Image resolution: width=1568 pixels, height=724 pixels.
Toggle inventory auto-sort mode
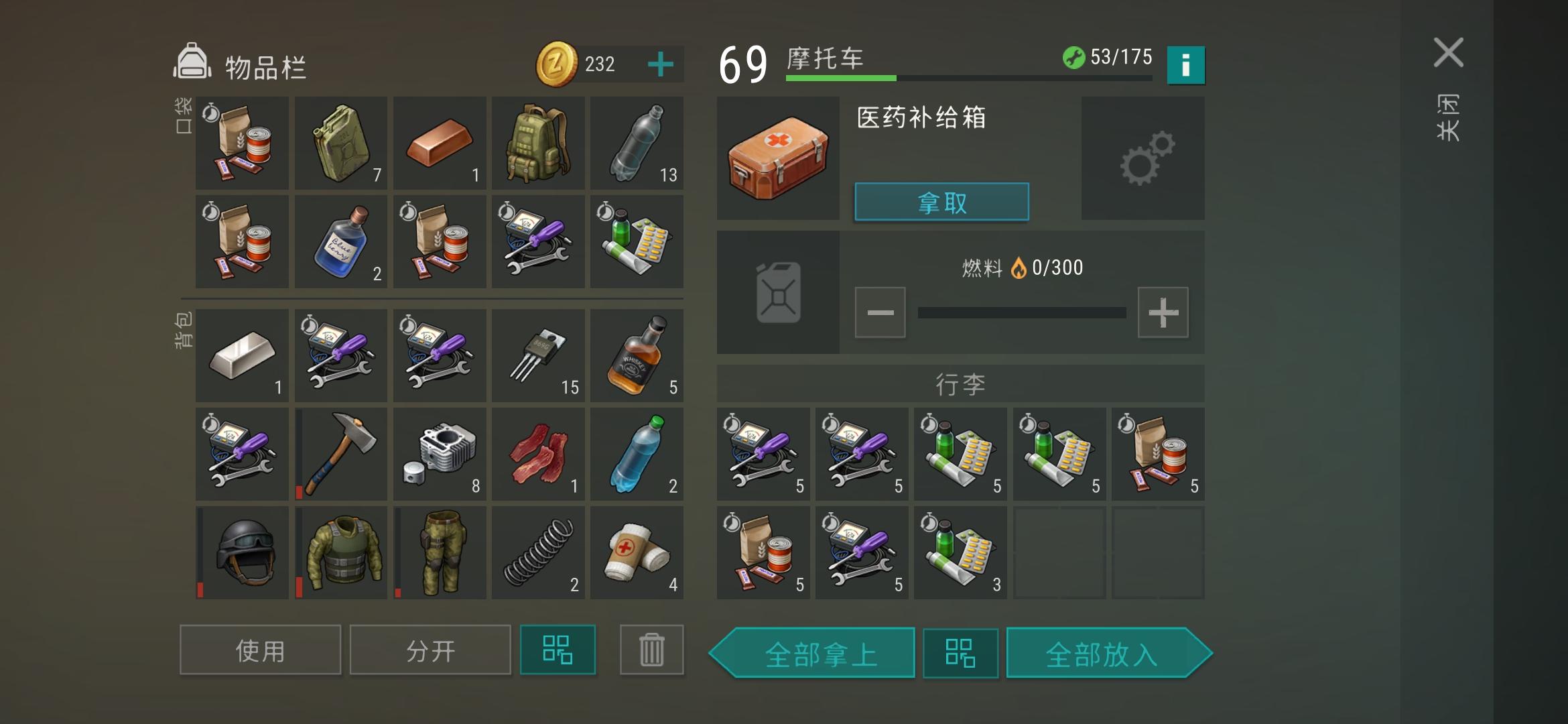558,649
